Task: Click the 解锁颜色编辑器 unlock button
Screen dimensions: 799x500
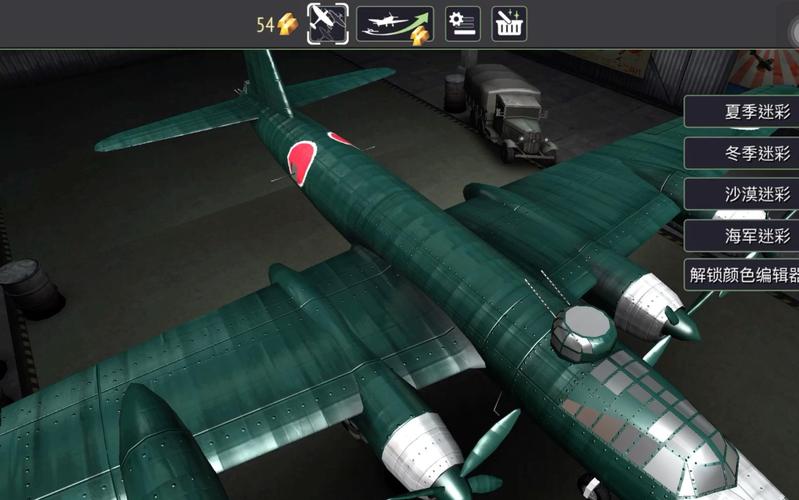Action: pos(744,275)
